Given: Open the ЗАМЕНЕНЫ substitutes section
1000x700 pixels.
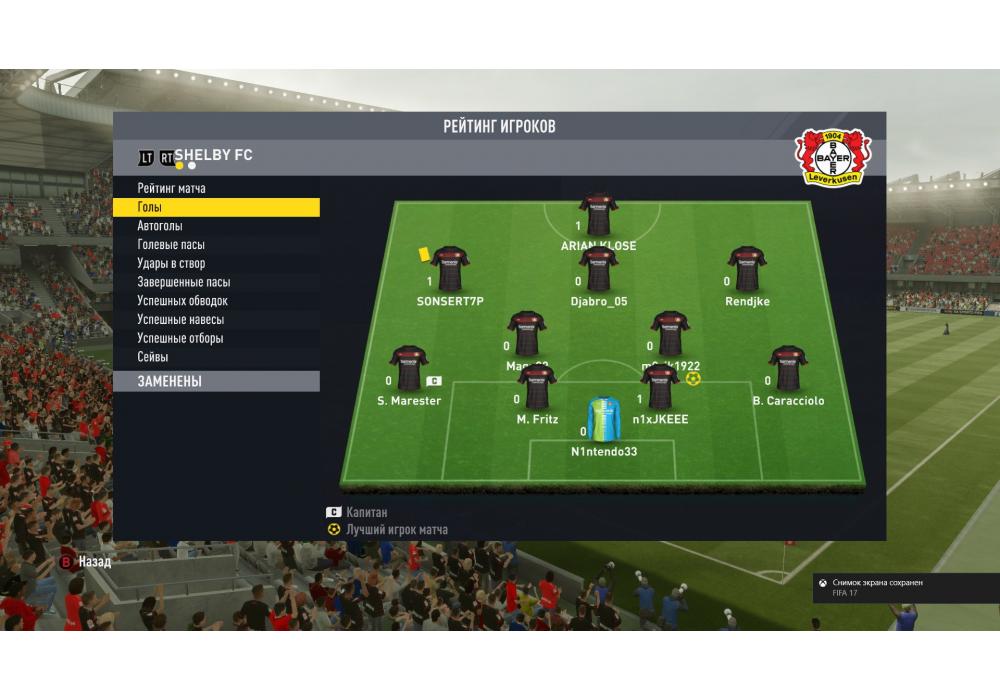Looking at the screenshot, I should point(215,381).
